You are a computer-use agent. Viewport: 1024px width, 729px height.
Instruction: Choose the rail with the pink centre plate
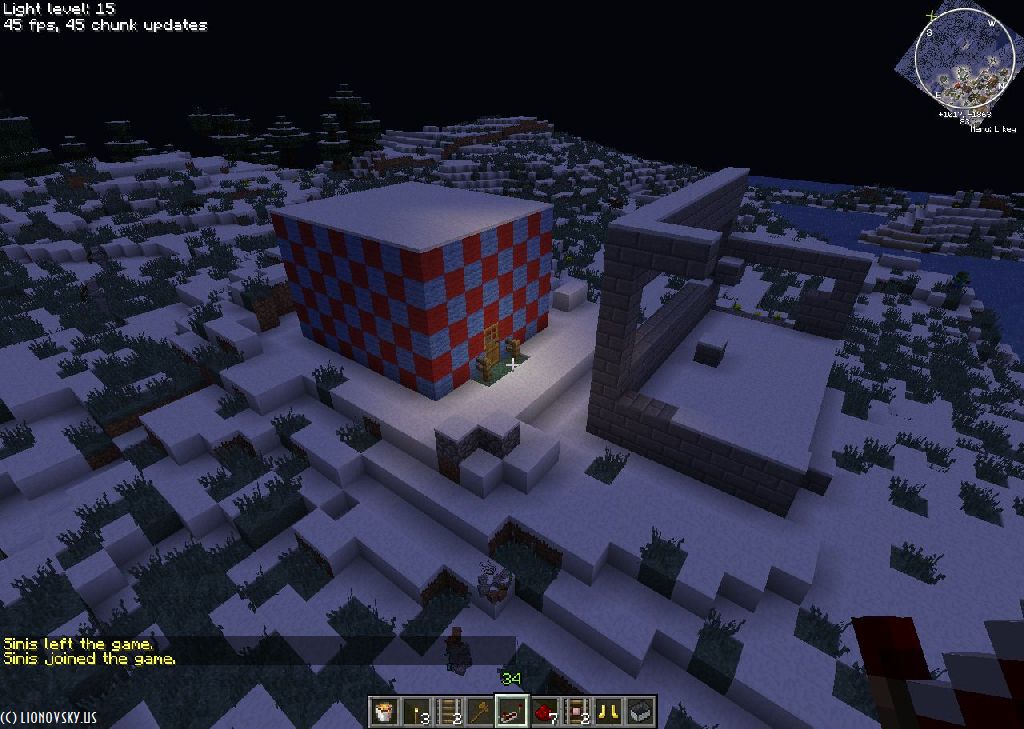click(576, 711)
